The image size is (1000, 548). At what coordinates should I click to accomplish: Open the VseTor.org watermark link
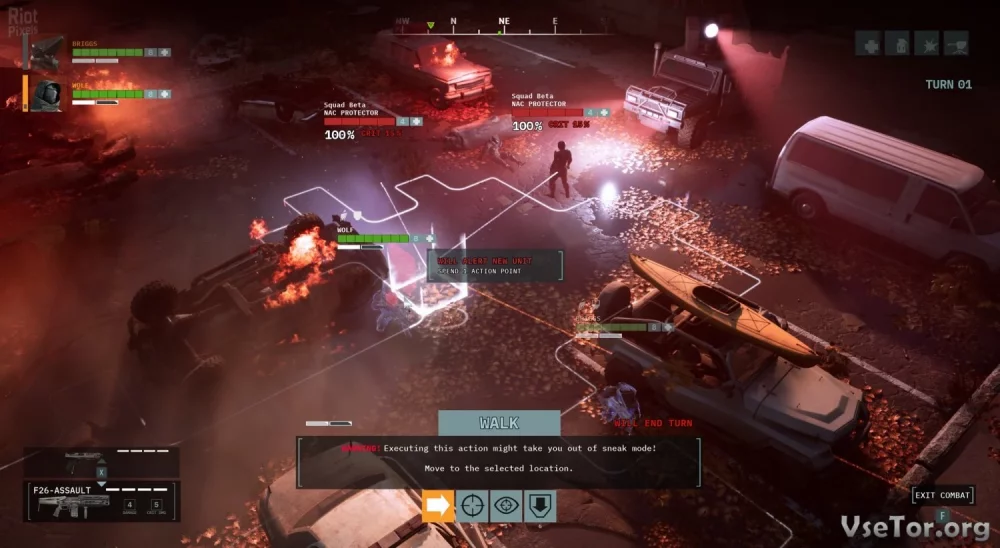[x=917, y=525]
